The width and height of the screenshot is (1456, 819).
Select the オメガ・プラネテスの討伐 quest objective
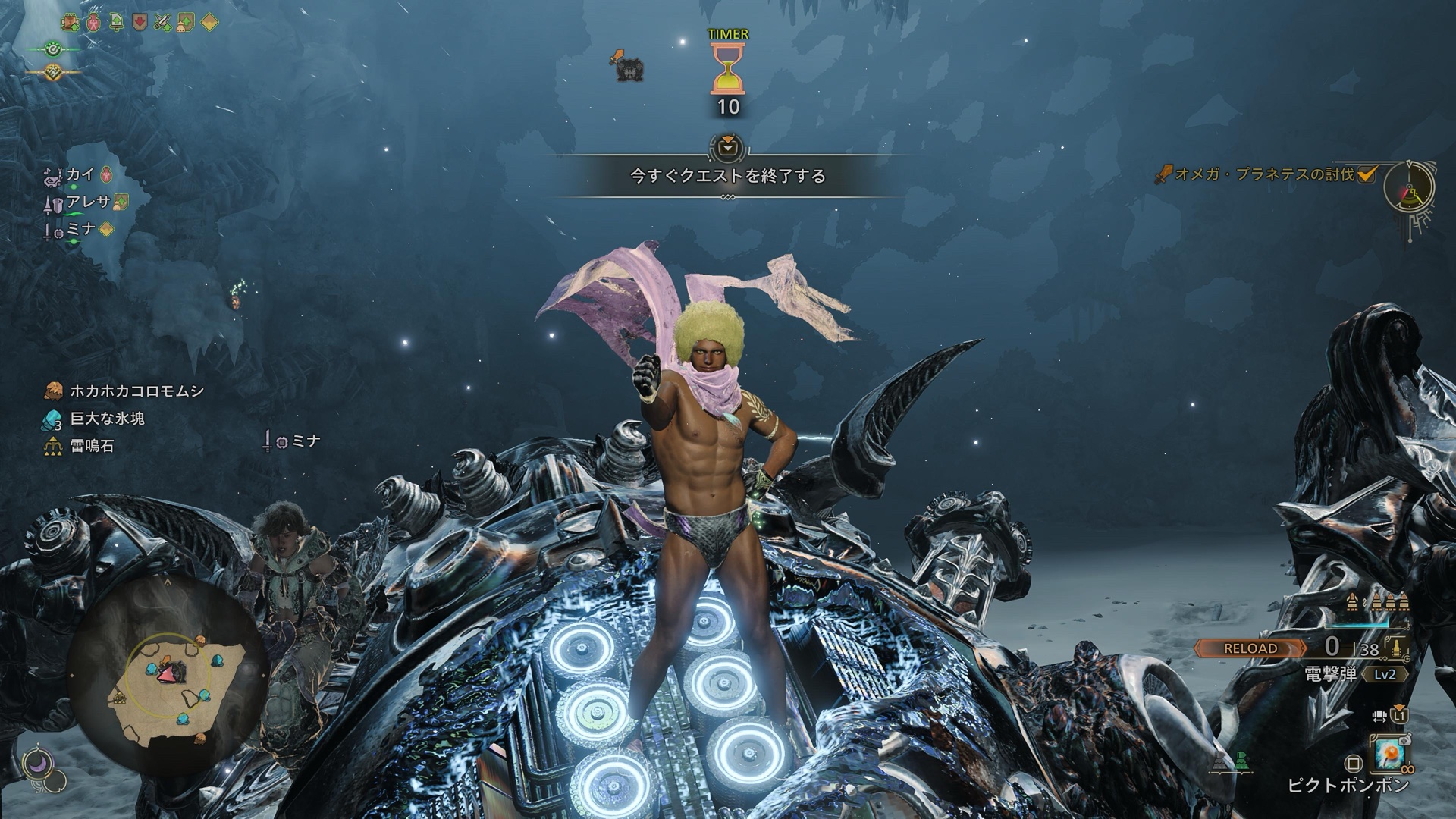coord(1264,174)
